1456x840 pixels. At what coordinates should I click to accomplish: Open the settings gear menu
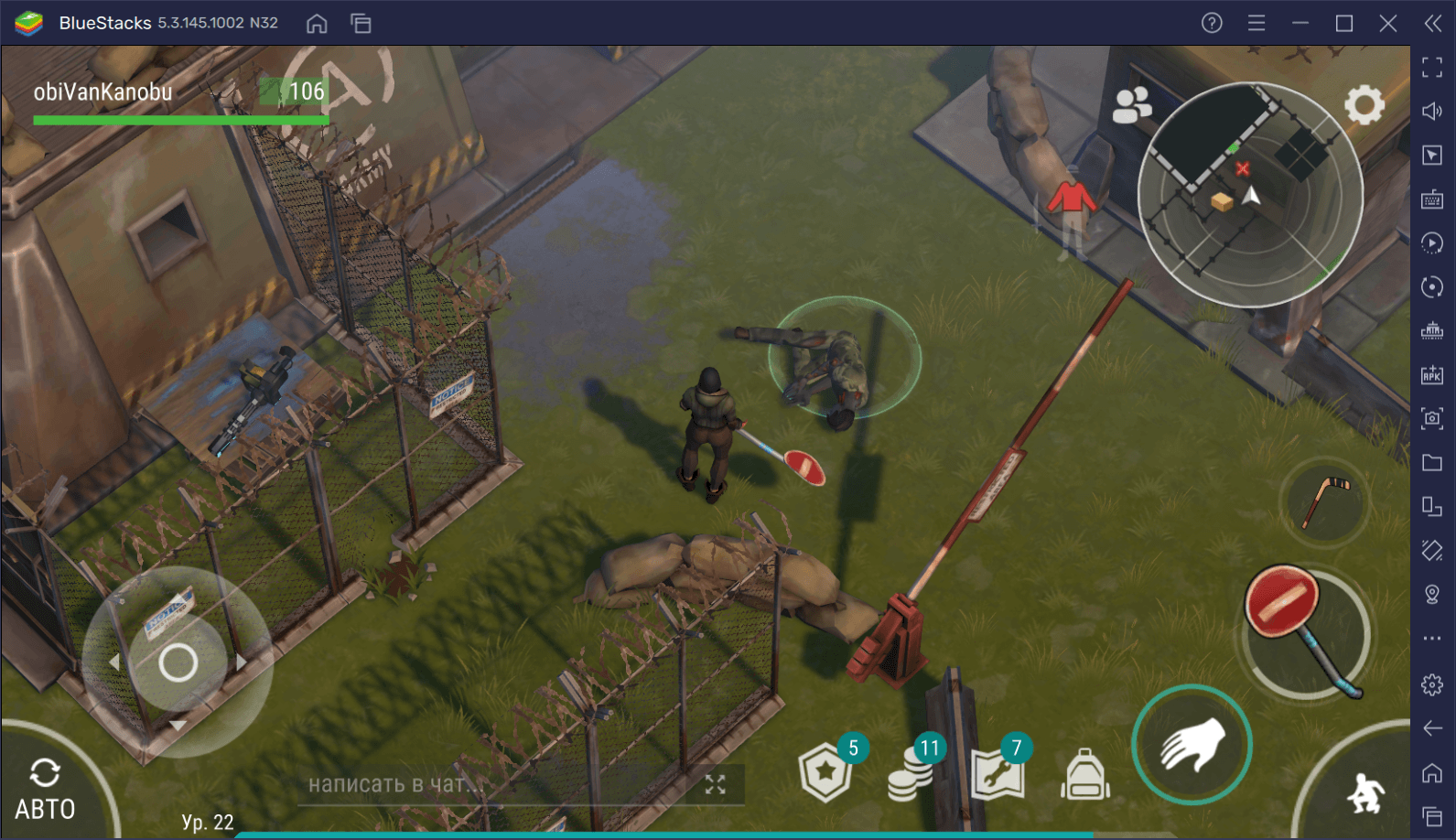coord(1364,105)
